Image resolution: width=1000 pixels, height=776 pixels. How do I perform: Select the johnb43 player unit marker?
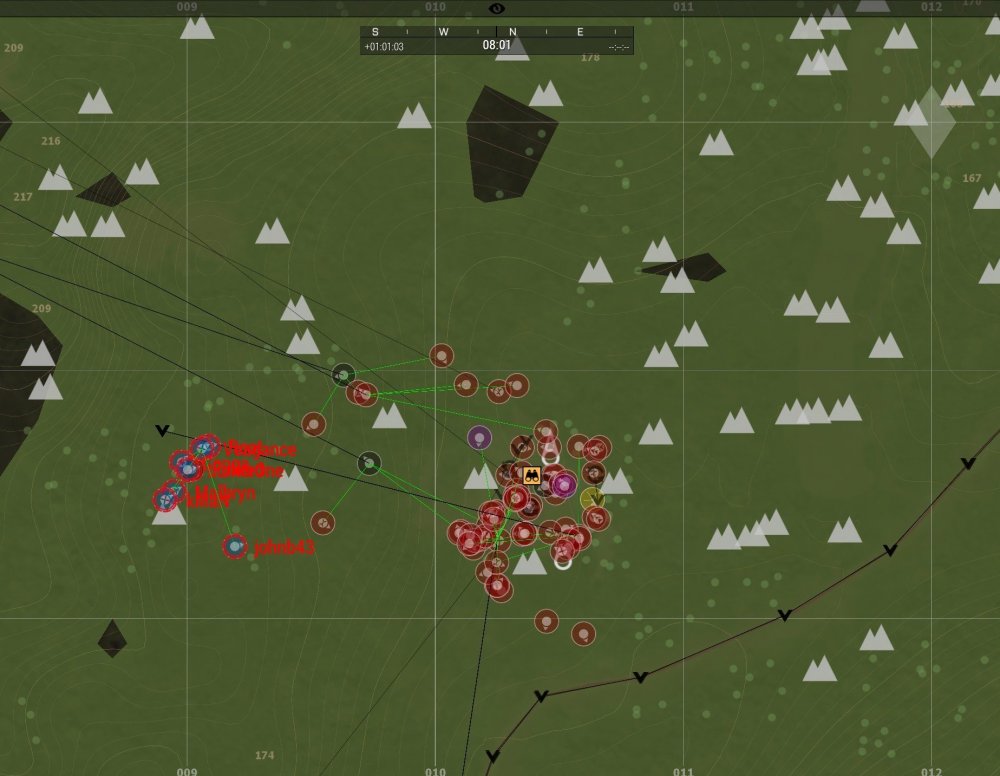[235, 546]
